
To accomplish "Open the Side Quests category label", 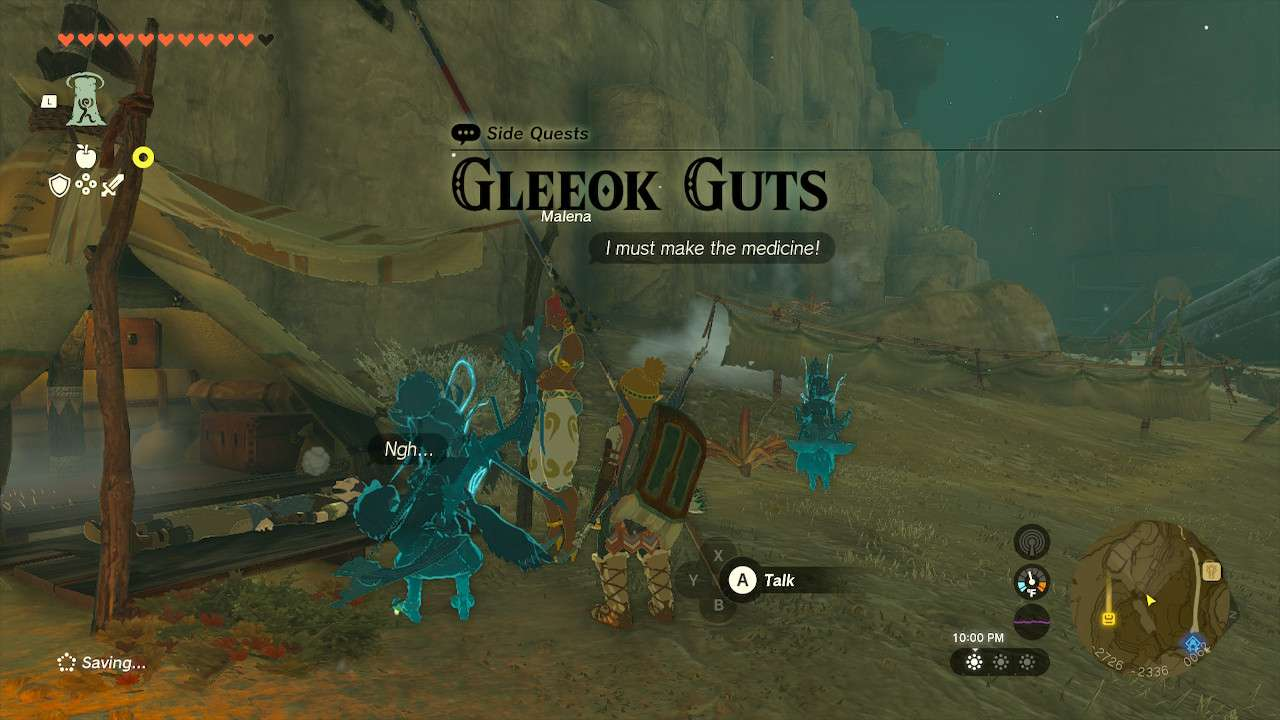I will (537, 133).
